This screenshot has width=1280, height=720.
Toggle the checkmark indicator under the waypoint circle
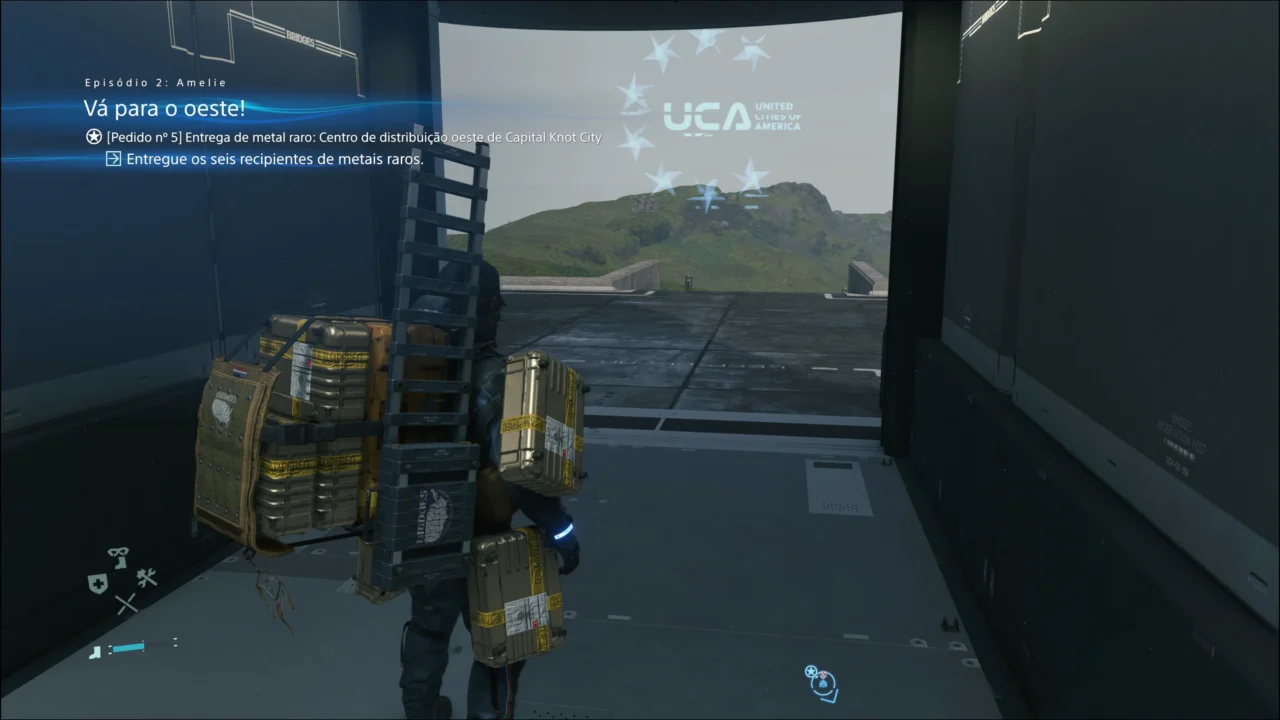point(829,698)
